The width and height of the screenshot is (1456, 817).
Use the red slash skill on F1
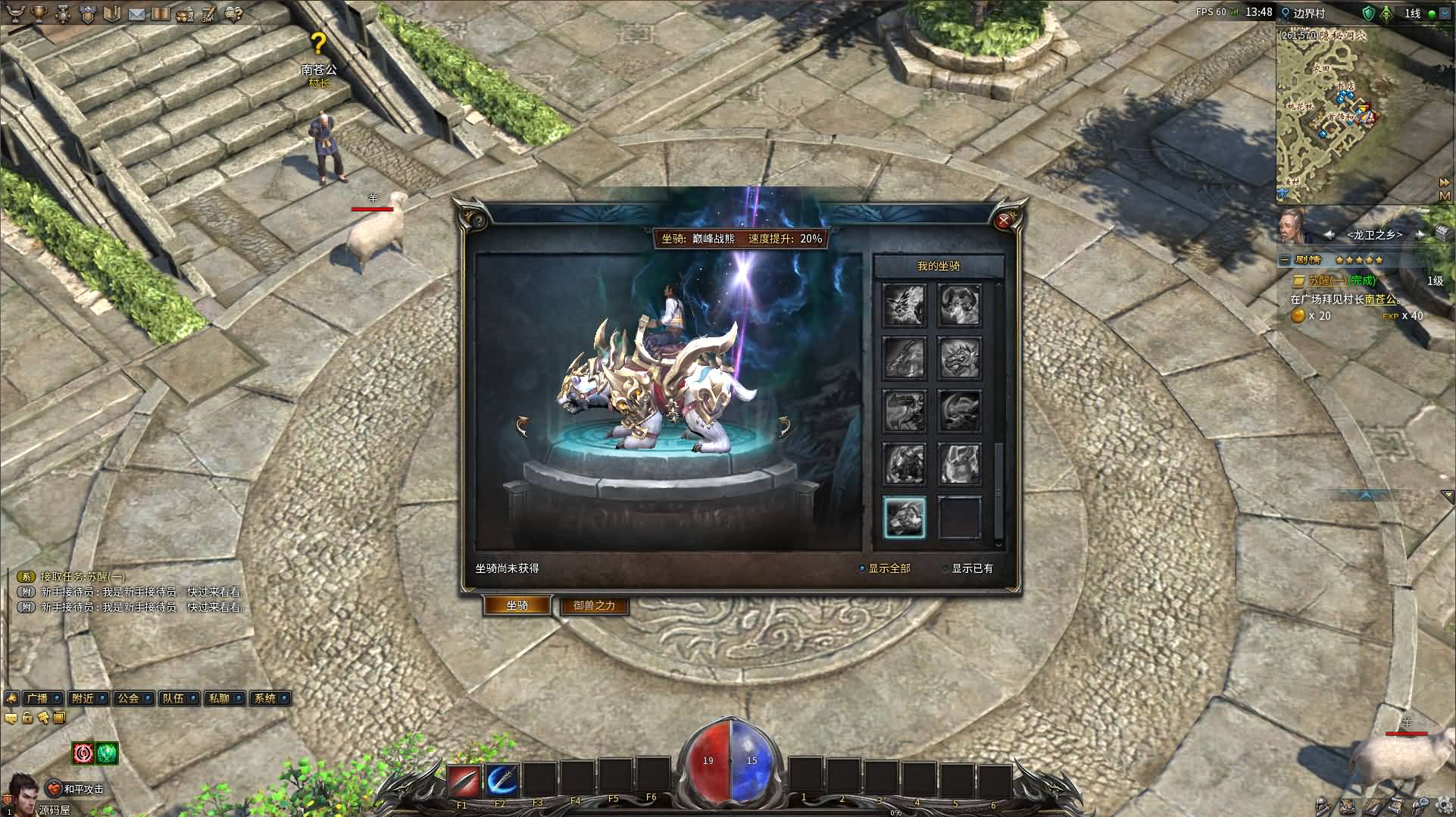pyautogui.click(x=463, y=779)
